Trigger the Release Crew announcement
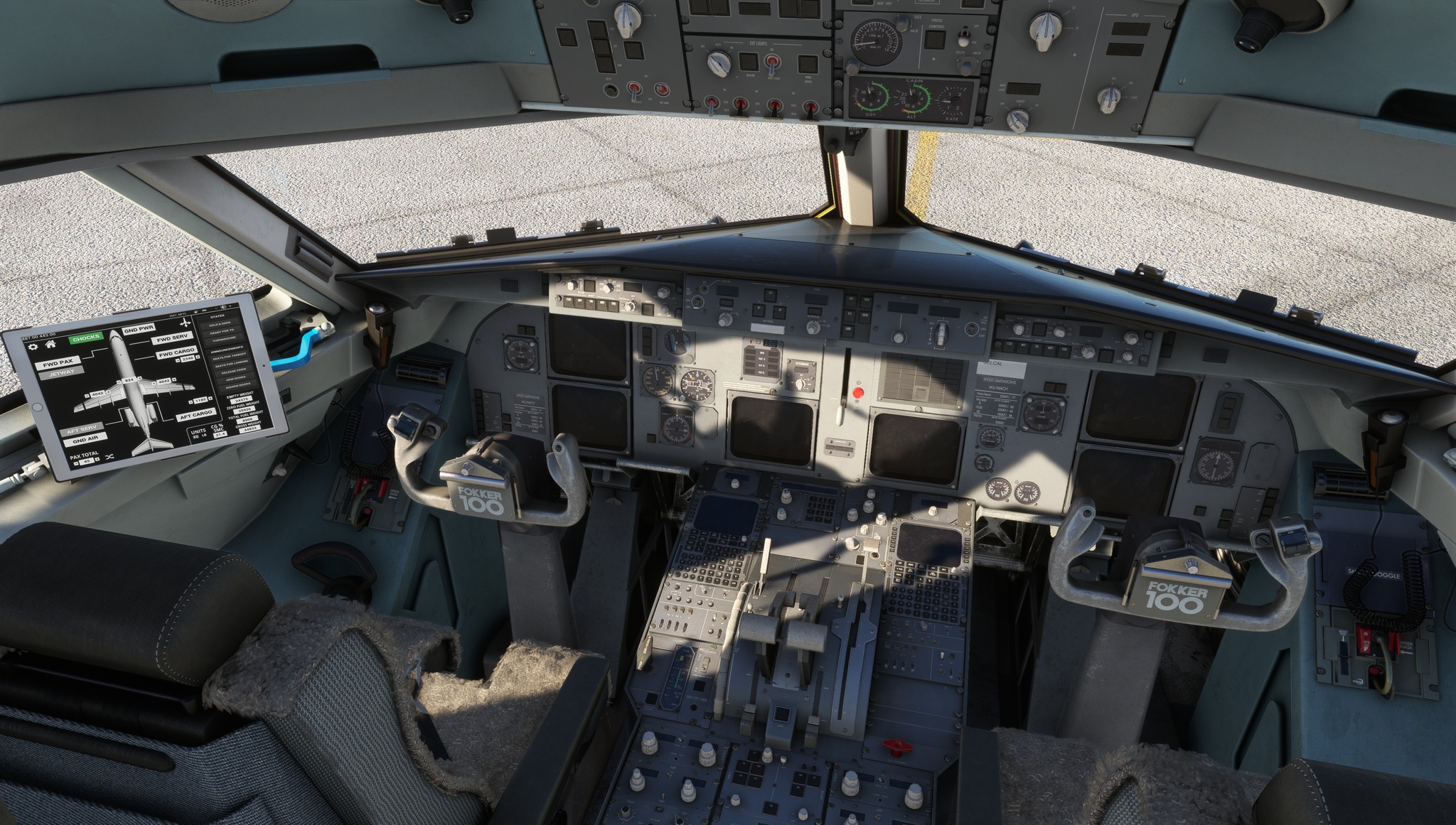The height and width of the screenshot is (825, 1456). [233, 371]
